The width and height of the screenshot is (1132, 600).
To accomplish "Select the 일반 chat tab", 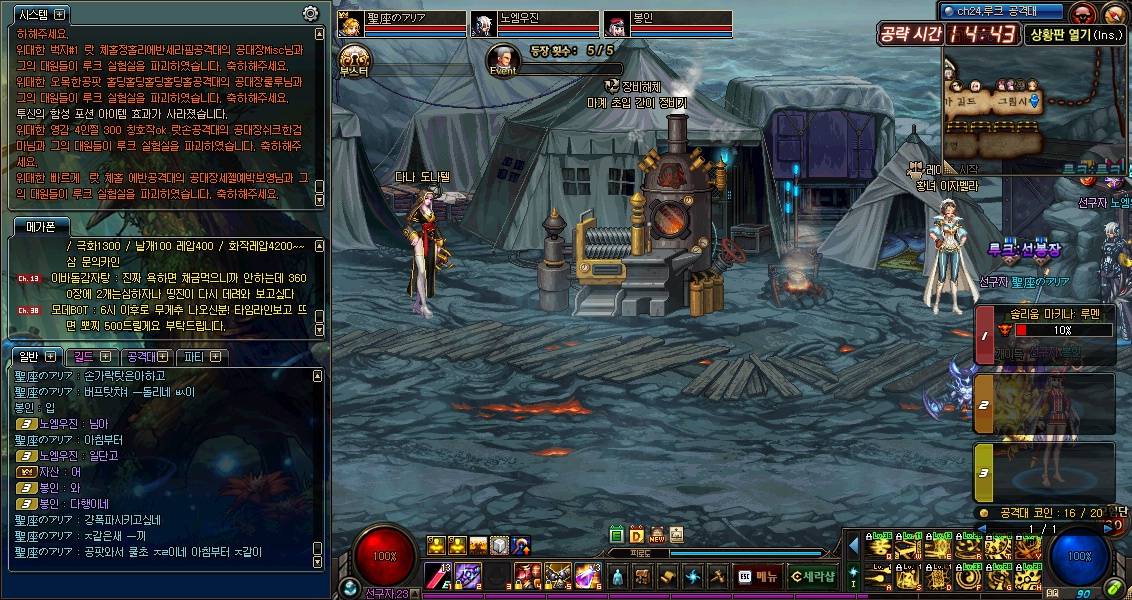I will (x=34, y=357).
